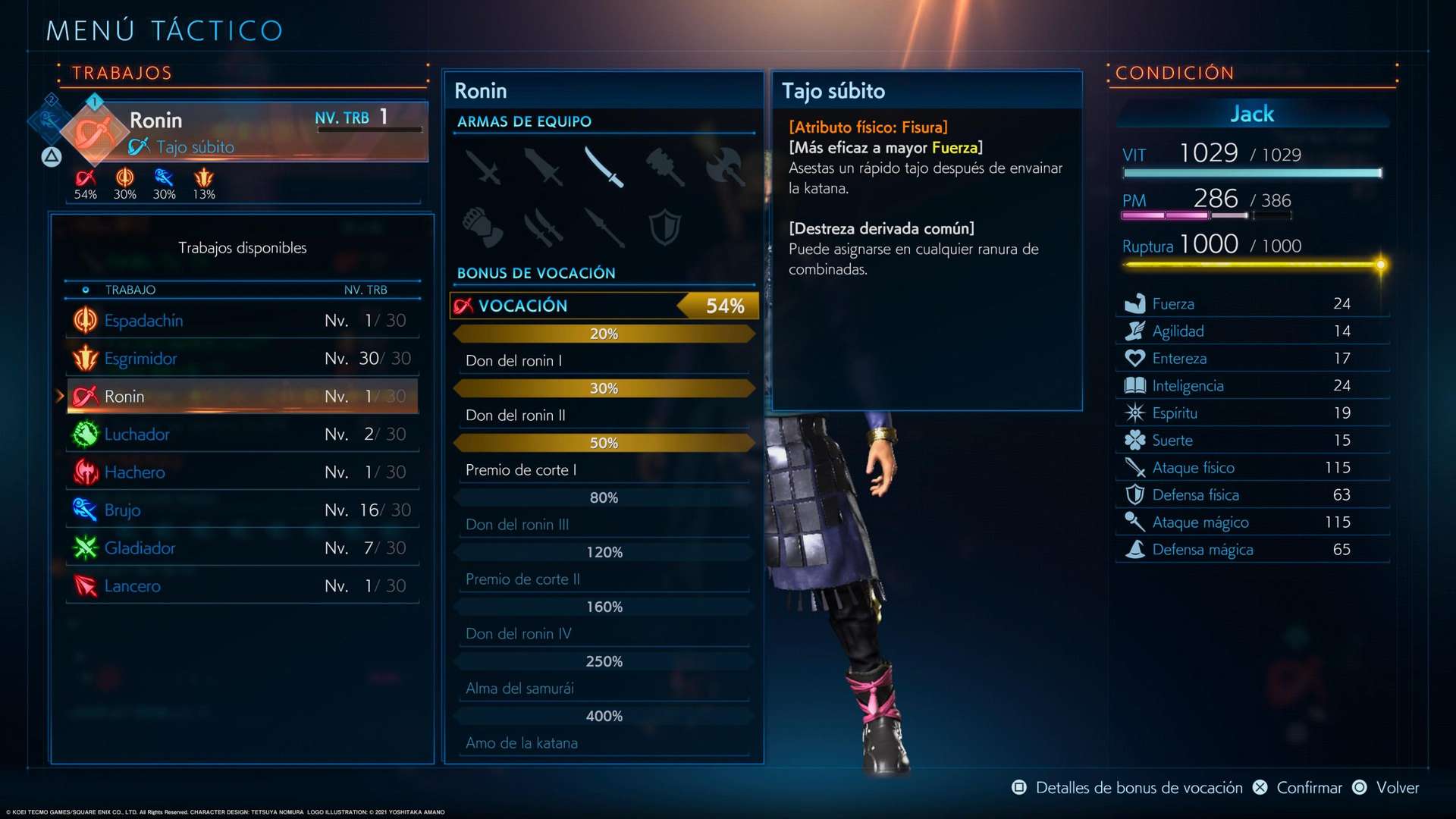Select the Espadachín job row
This screenshot has width=1456, height=819.
point(243,321)
